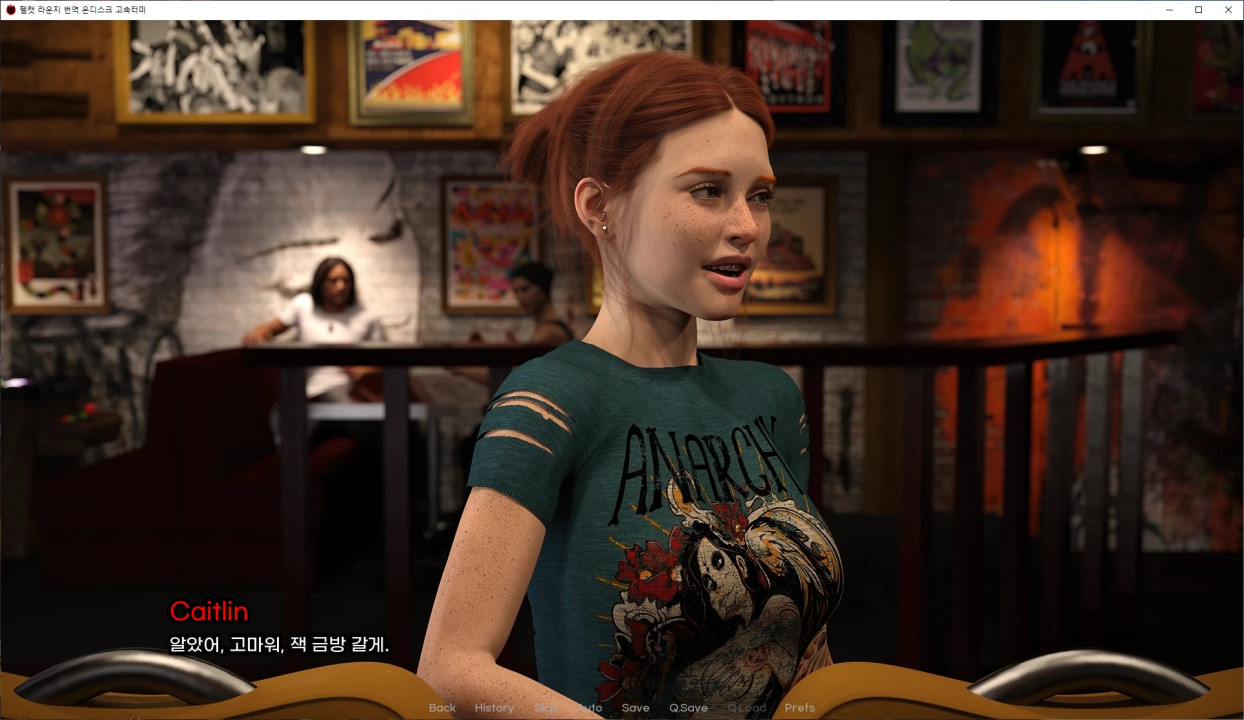Go back with the Back button
Viewport: 1244px width, 720px height.
click(442, 708)
